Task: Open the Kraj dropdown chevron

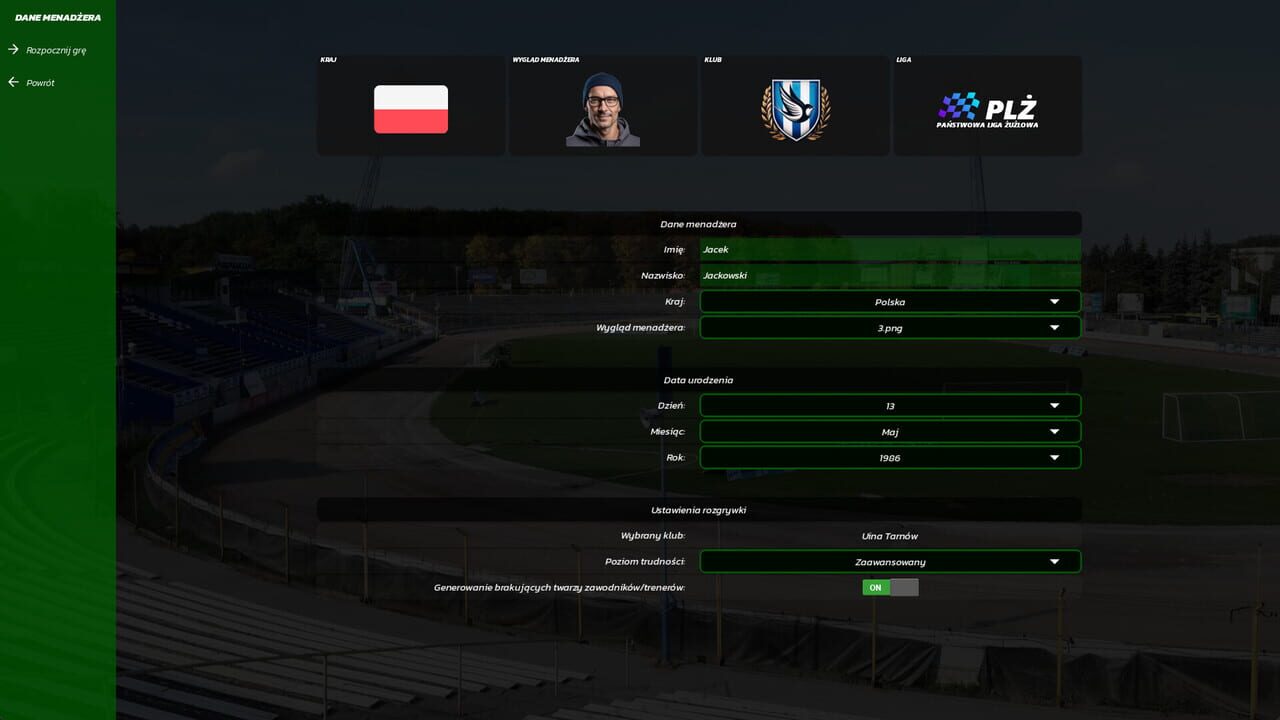Action: pyautogui.click(x=1054, y=301)
